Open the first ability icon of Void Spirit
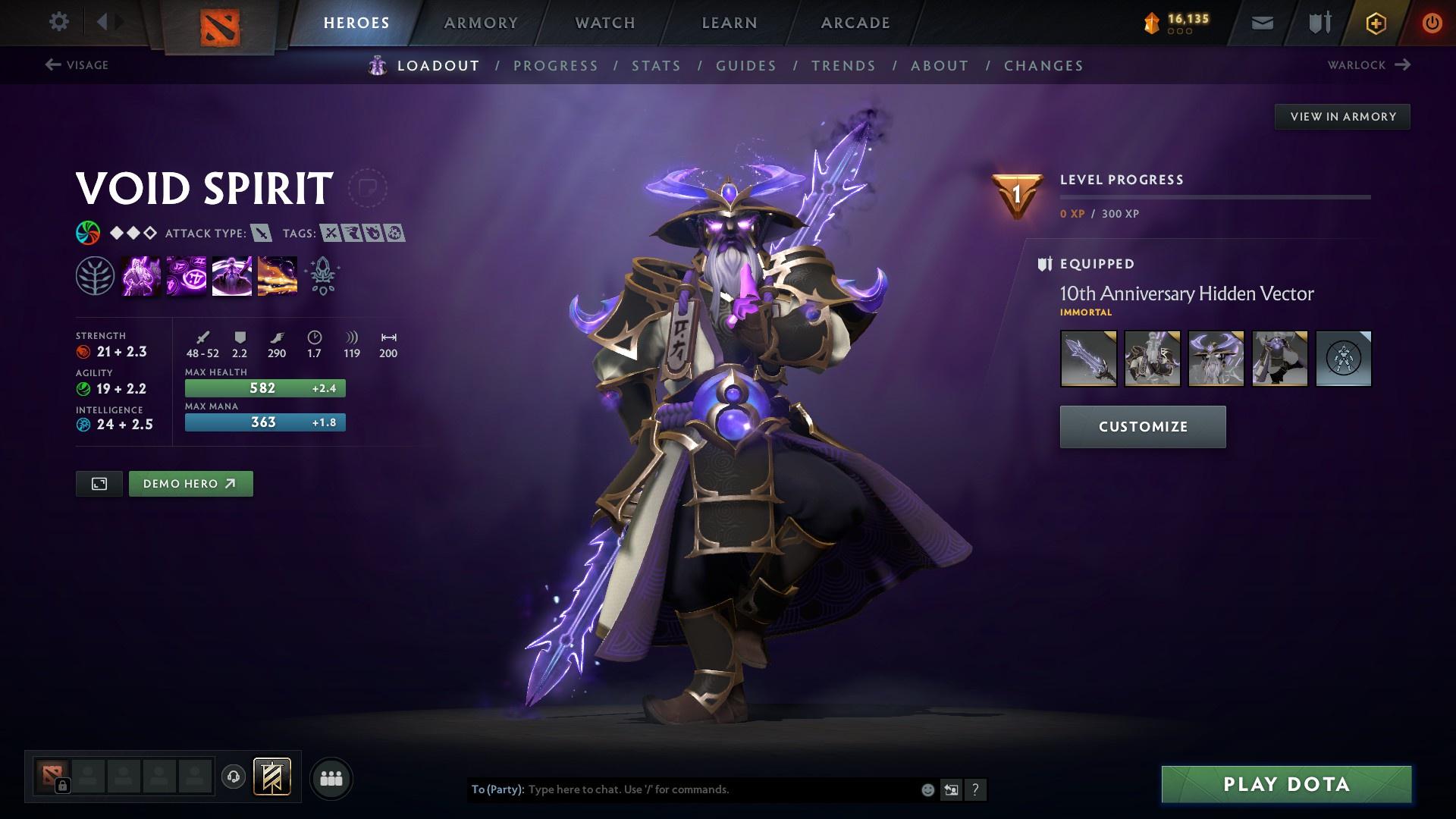The image size is (1456, 819). click(141, 275)
